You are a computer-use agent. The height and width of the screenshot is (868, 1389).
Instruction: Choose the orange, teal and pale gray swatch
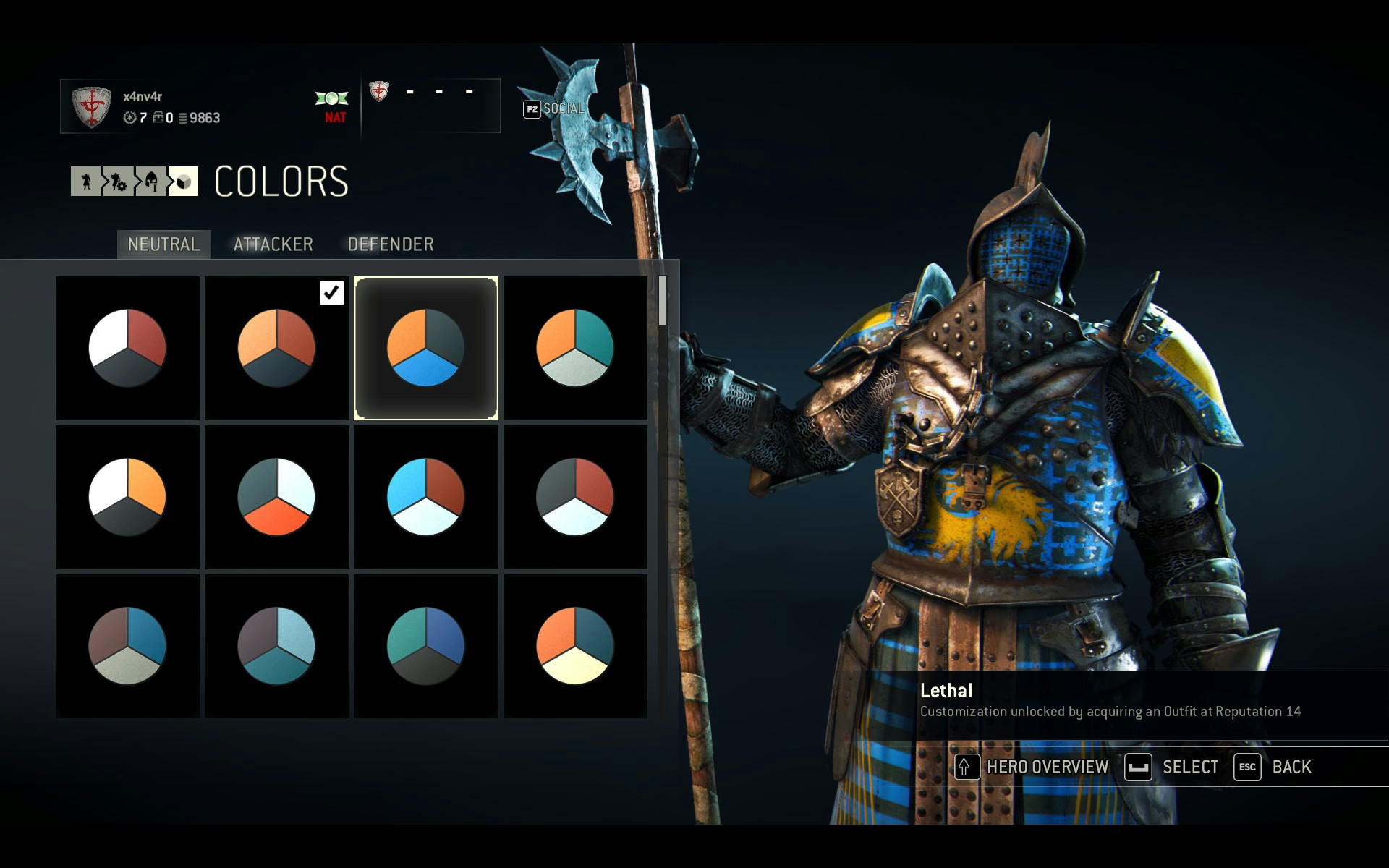point(575,348)
